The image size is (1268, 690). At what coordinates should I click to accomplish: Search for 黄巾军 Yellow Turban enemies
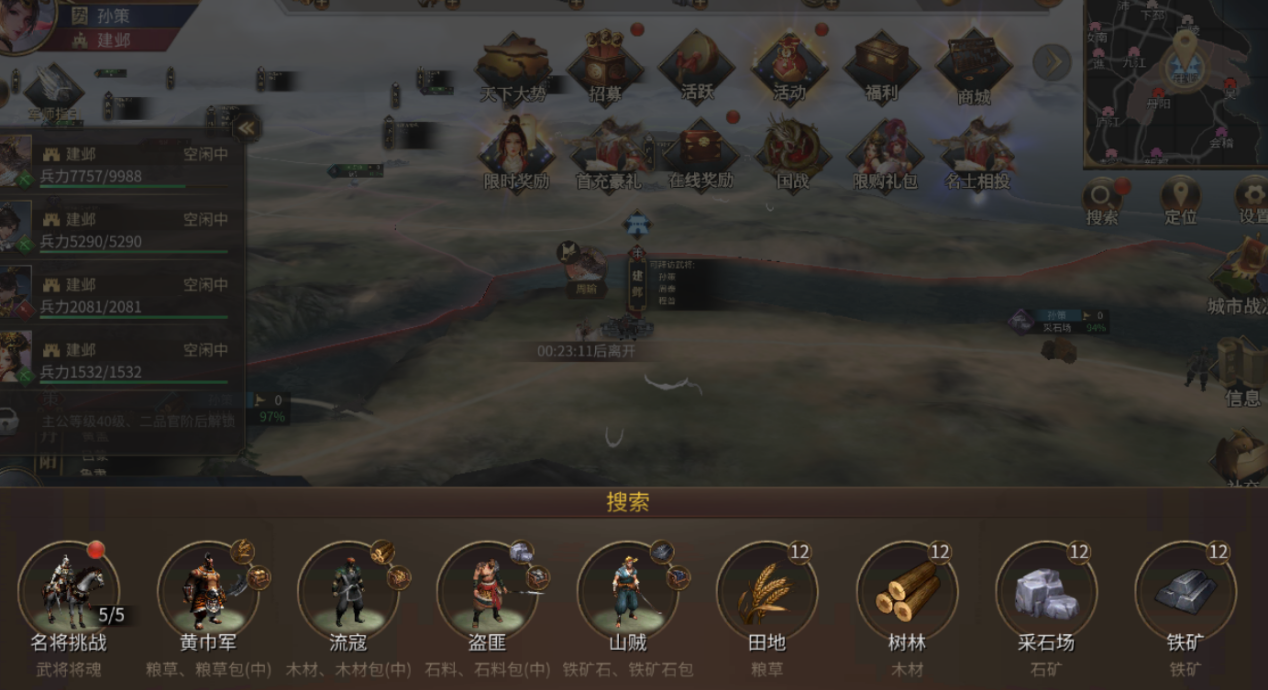(208, 592)
